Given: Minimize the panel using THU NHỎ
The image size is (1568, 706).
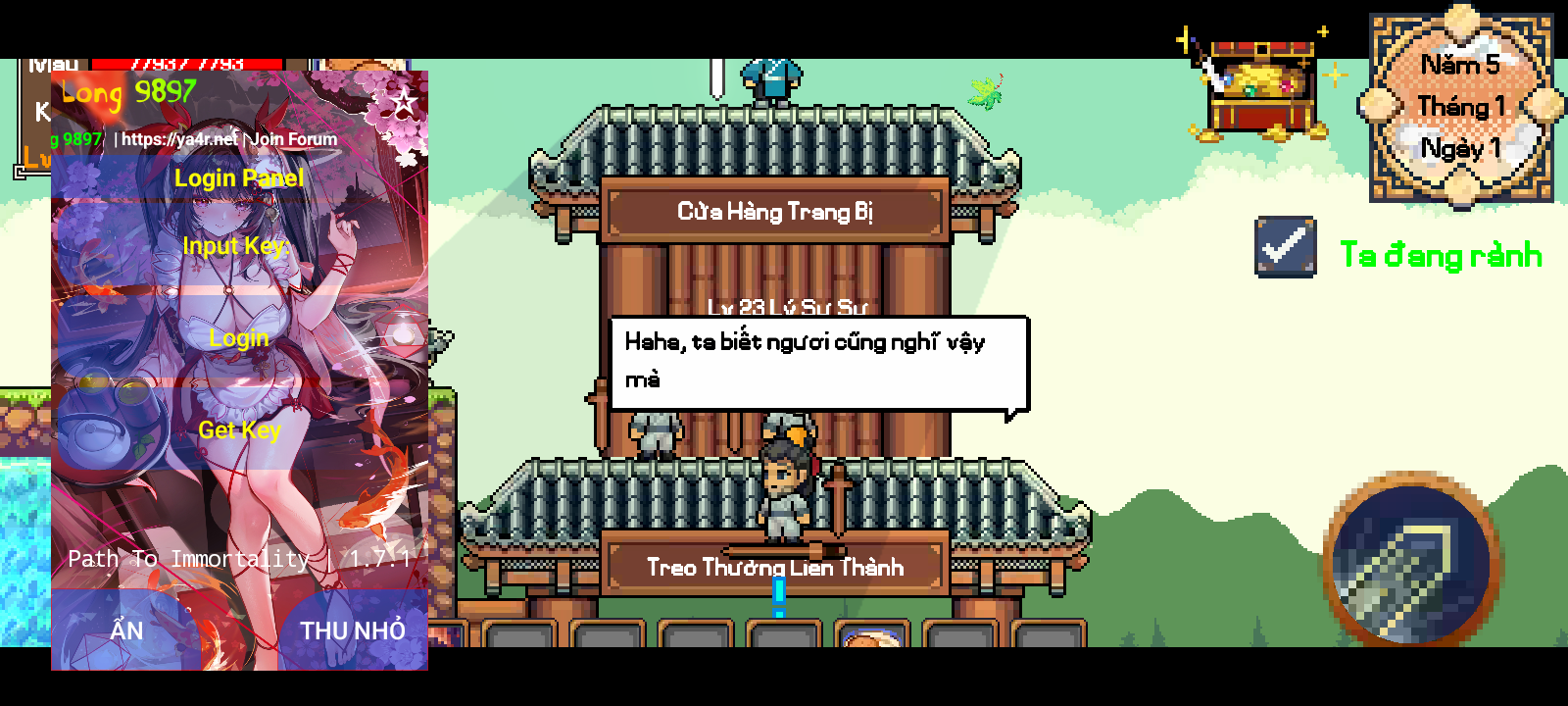Looking at the screenshot, I should click(352, 630).
